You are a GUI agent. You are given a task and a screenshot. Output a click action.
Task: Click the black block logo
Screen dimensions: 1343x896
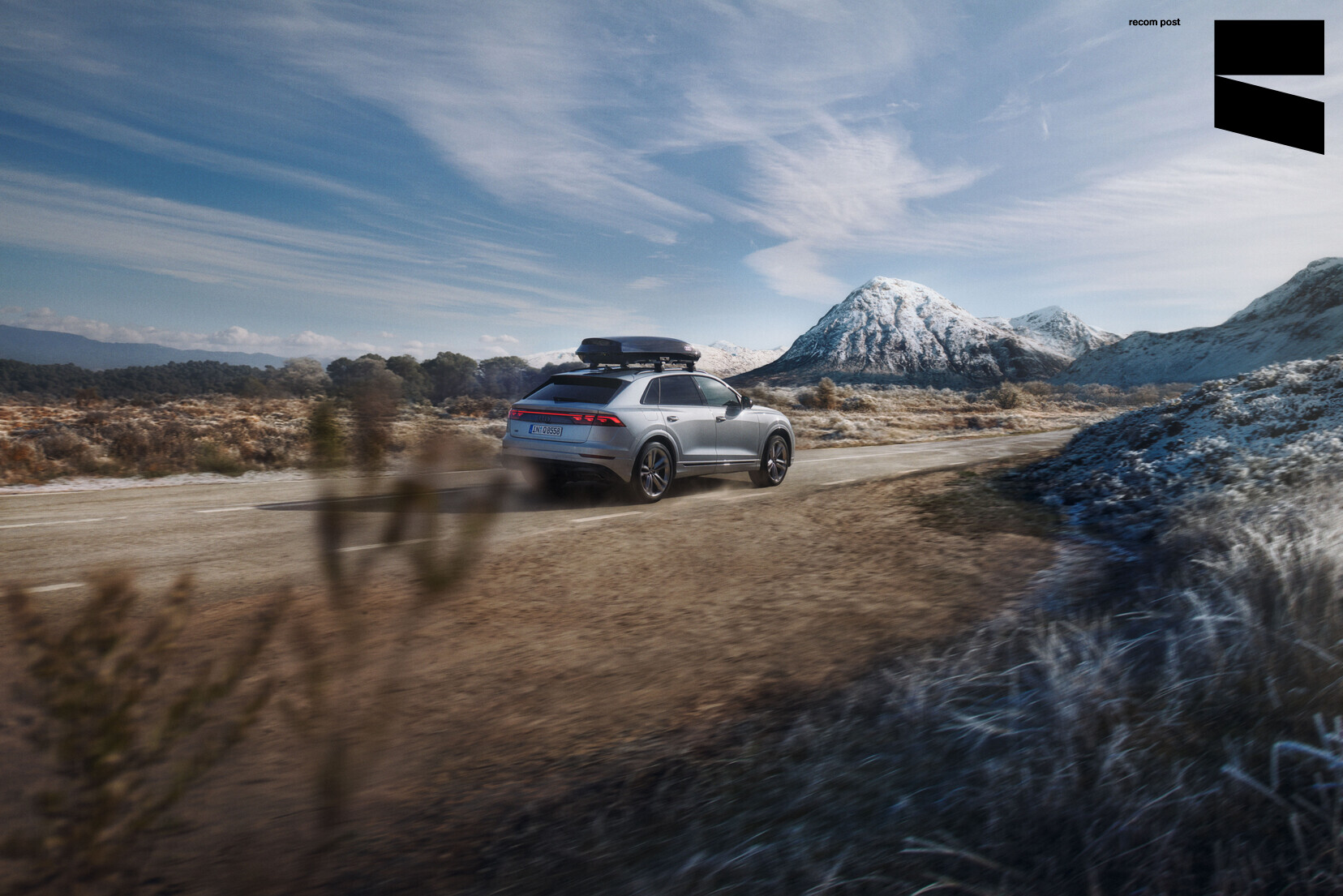pos(1268,87)
